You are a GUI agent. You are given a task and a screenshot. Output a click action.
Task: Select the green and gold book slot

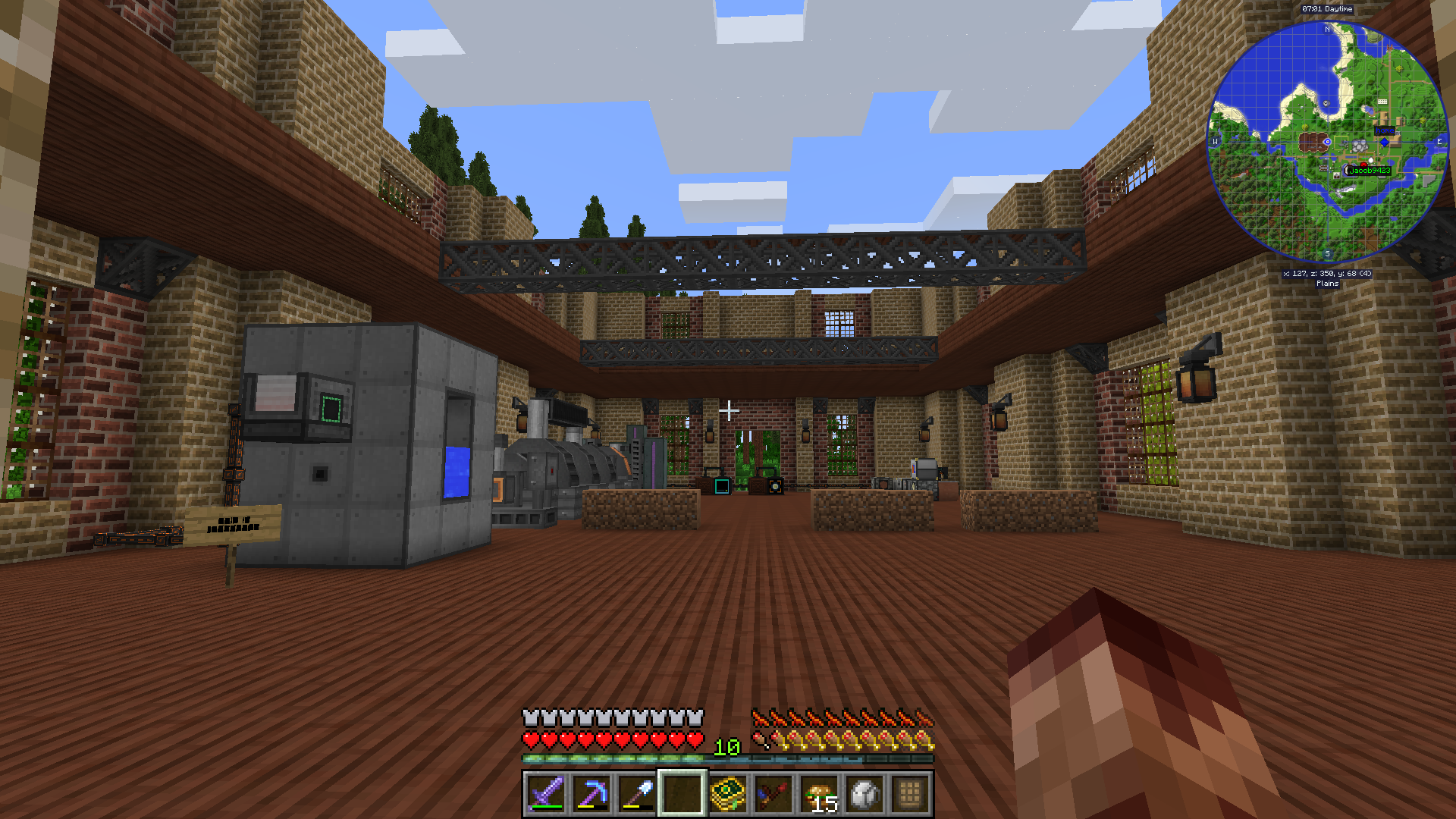click(728, 794)
